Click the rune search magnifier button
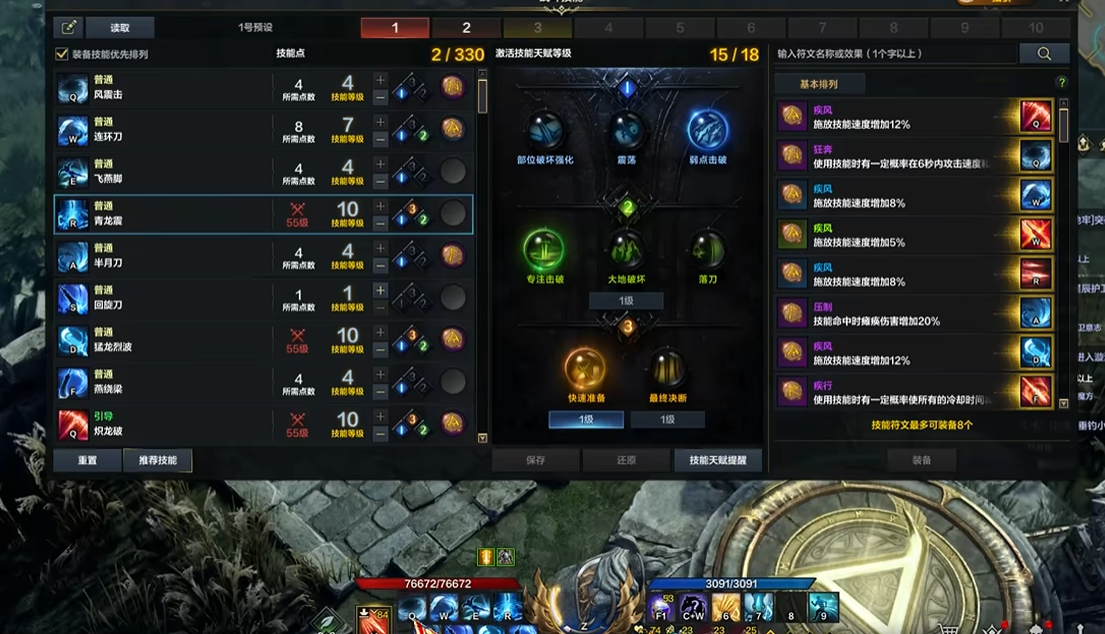The image size is (1105, 634). click(1044, 54)
